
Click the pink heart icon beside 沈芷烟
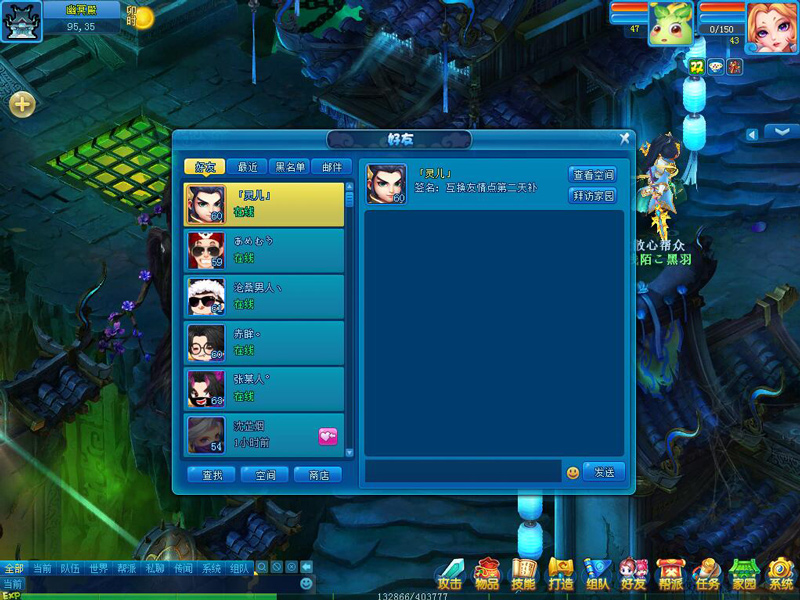(x=328, y=435)
